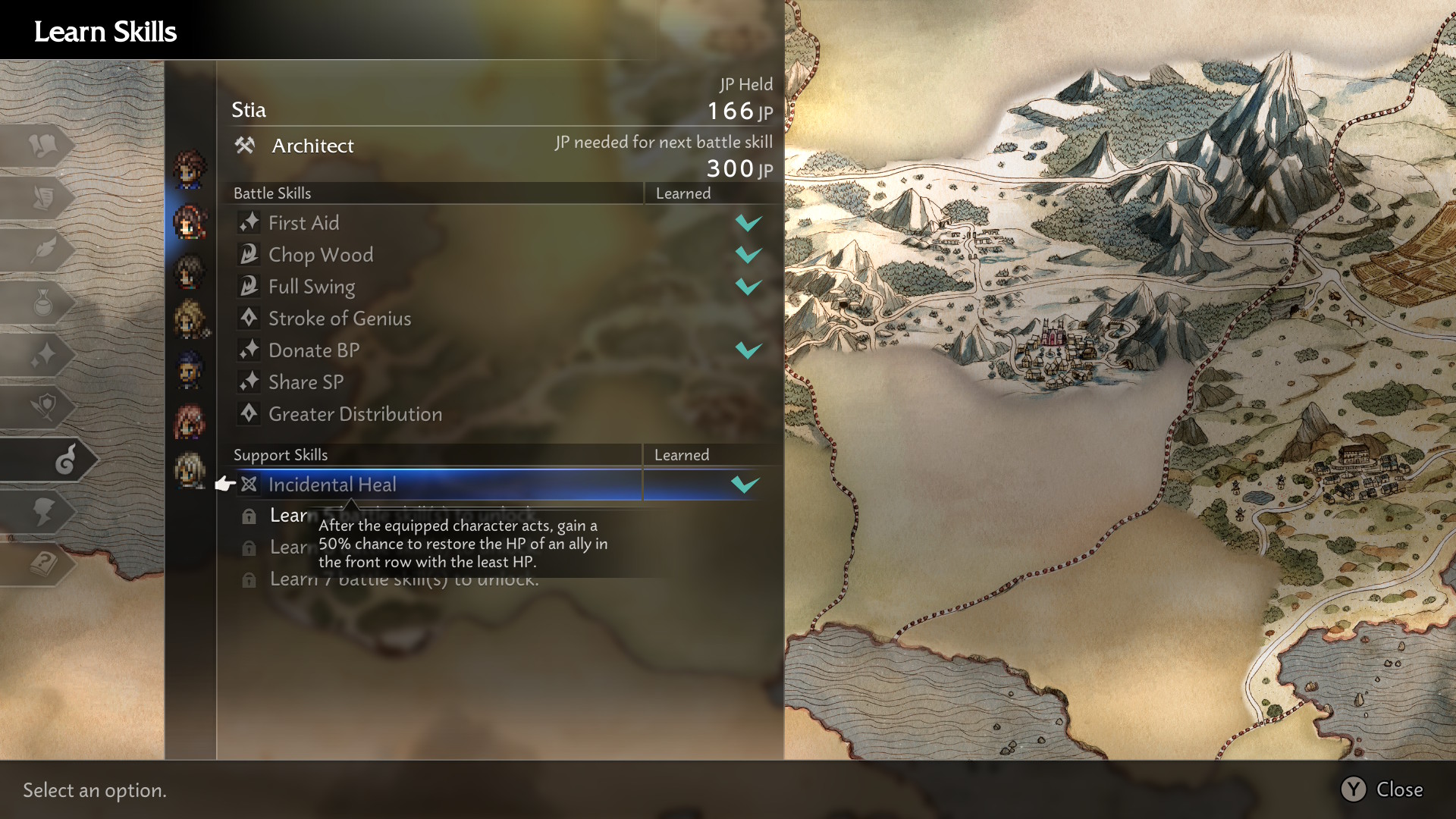1456x819 pixels.
Task: Choose the Greater Distribution skill
Action: coord(354,414)
